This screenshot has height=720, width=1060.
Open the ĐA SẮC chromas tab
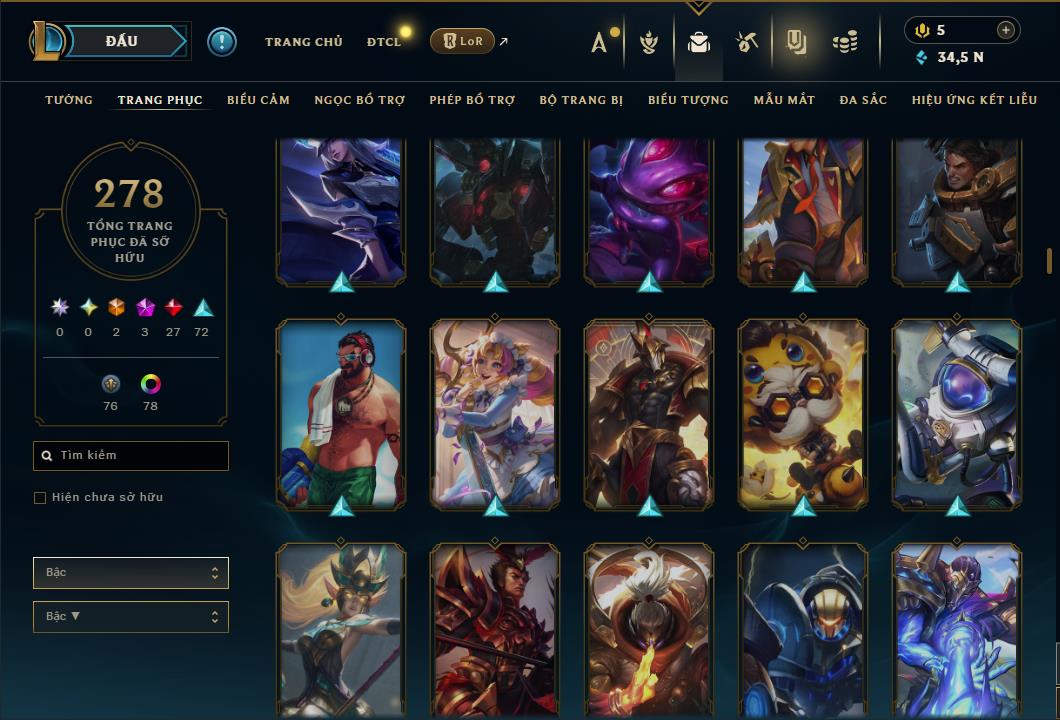863,100
